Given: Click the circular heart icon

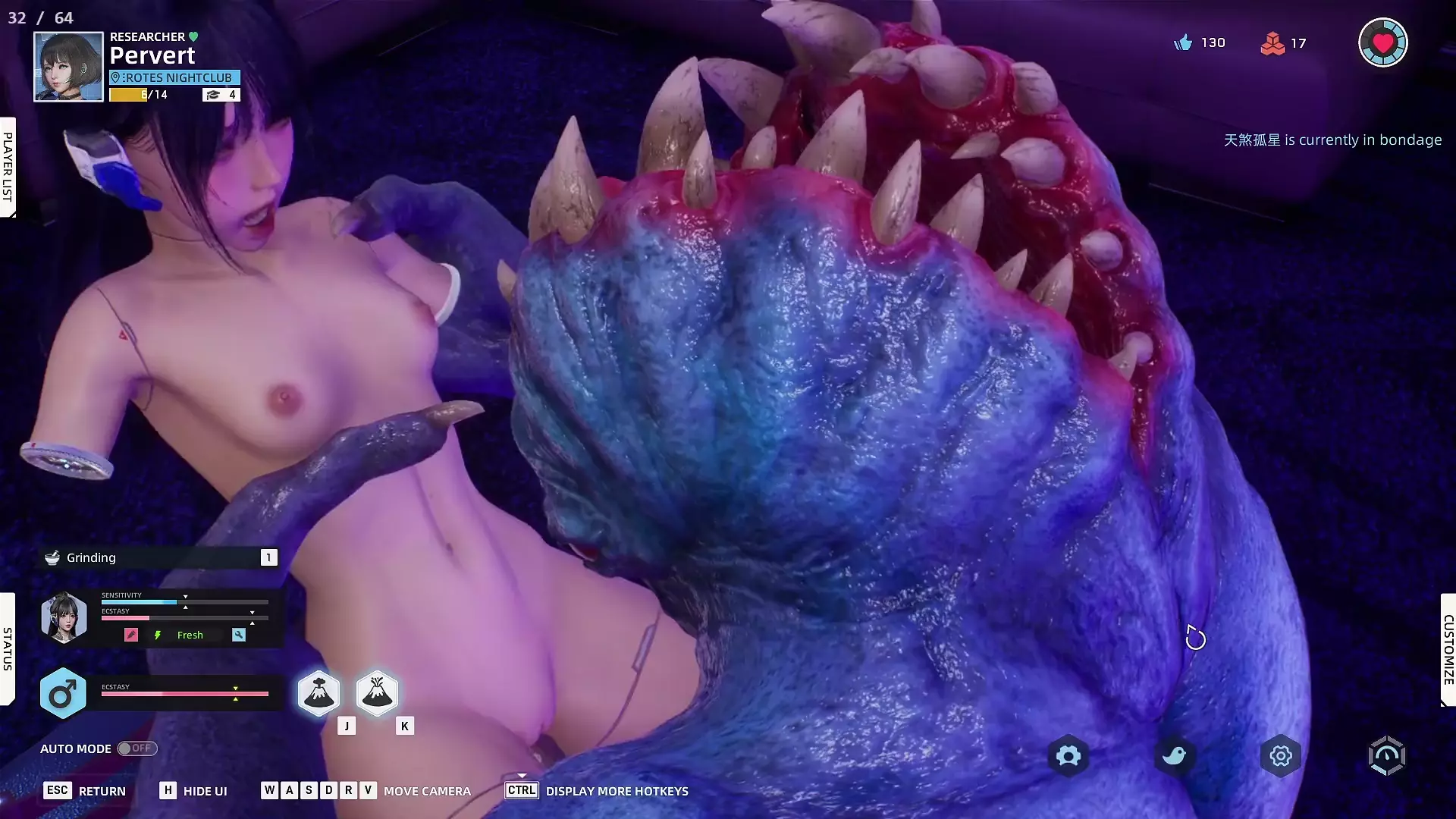Looking at the screenshot, I should [1382, 43].
